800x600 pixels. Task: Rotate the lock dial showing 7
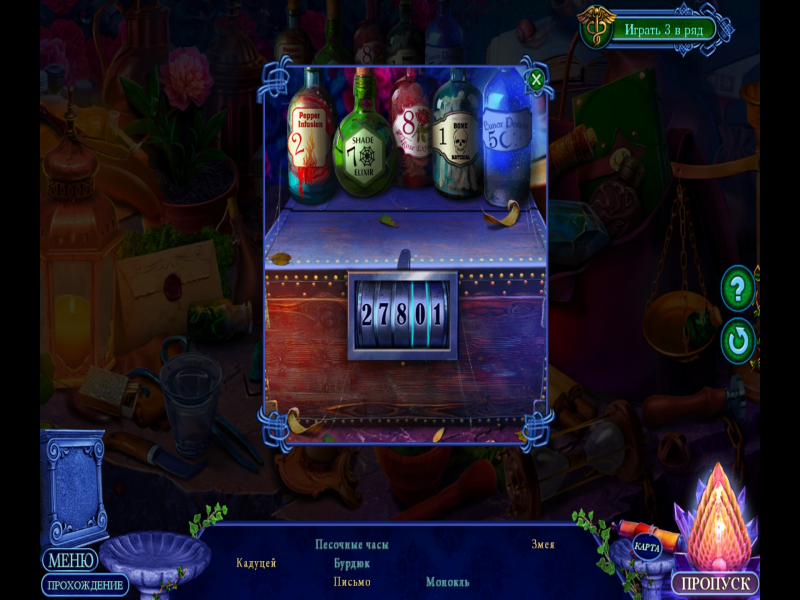pos(384,314)
